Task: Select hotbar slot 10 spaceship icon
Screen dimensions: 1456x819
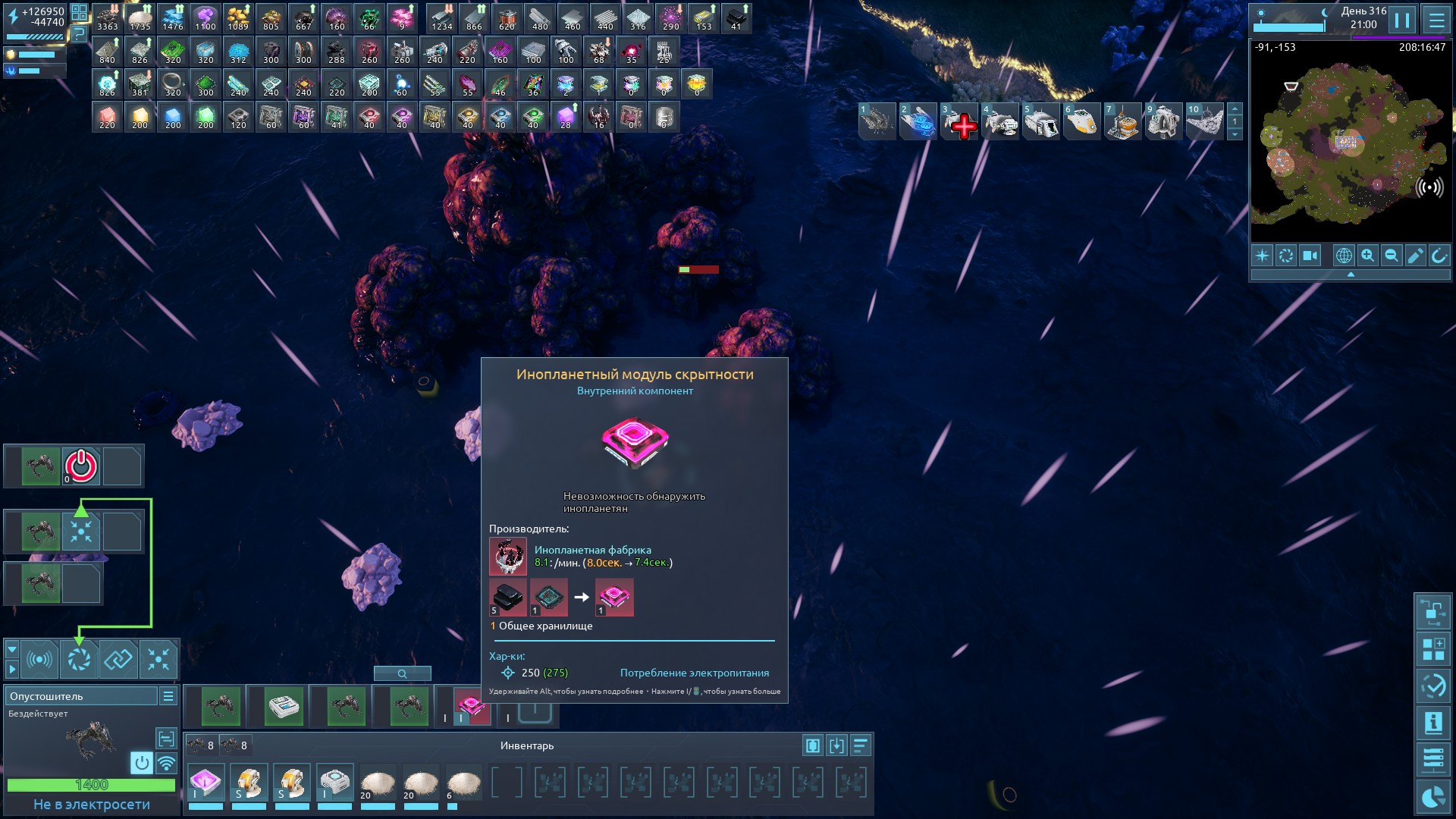Action: 1204,122
